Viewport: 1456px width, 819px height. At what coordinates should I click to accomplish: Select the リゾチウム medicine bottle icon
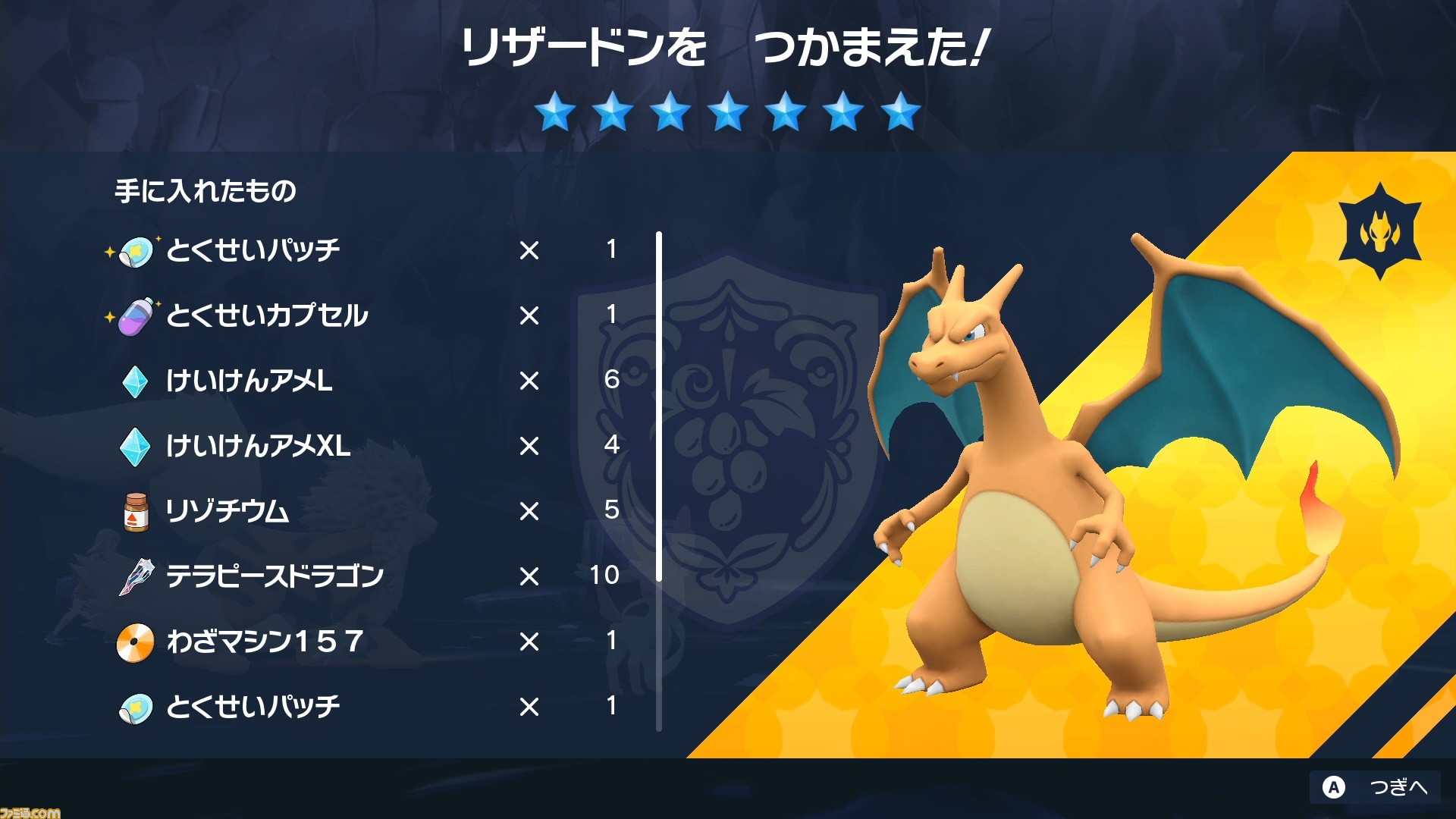coord(135,512)
